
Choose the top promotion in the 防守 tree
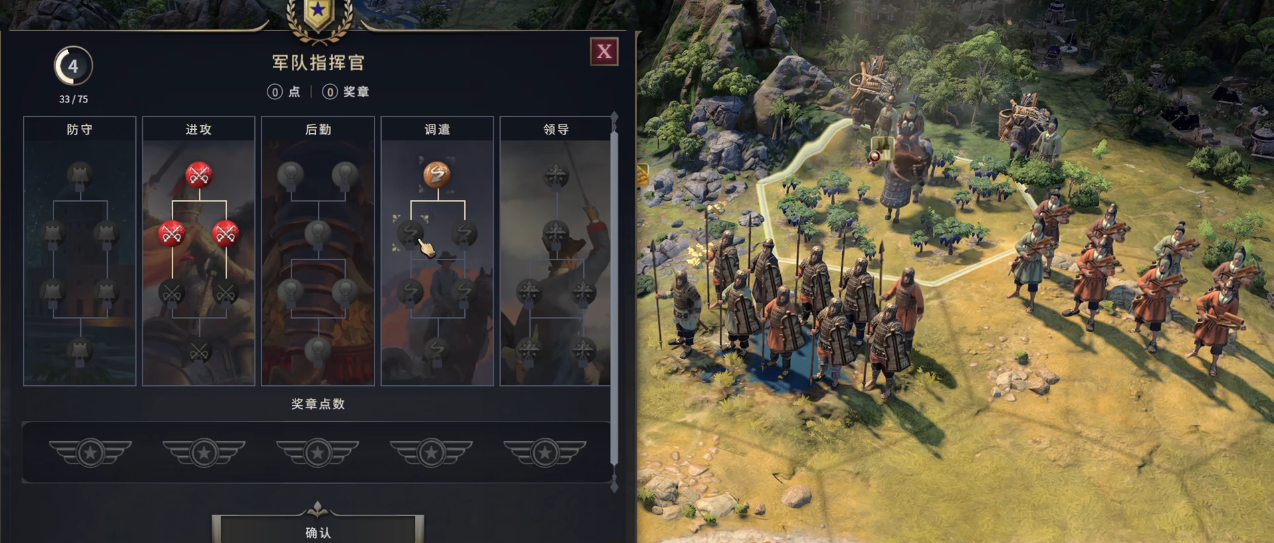tap(79, 175)
